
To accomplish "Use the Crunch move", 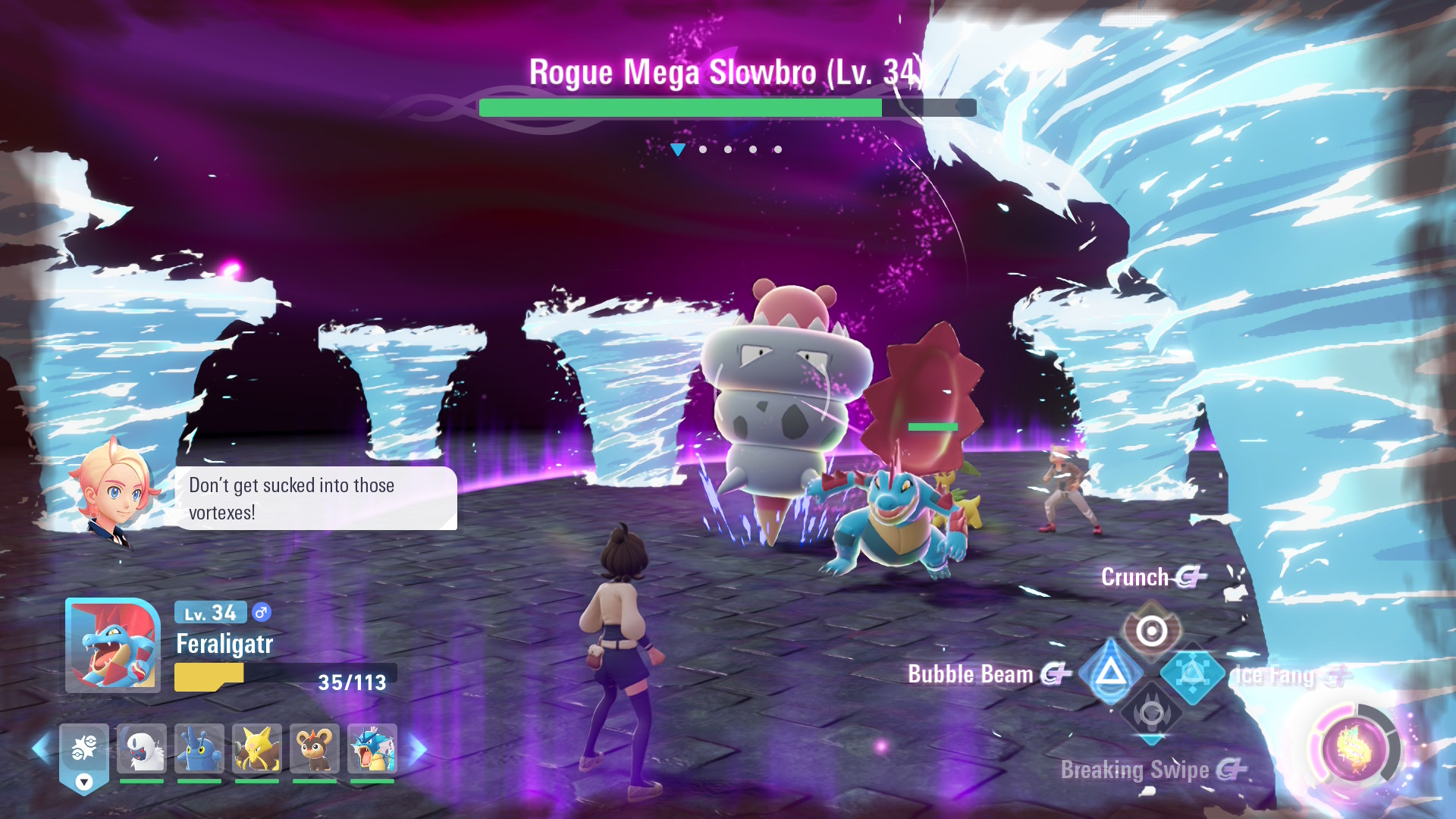I will pyautogui.click(x=1151, y=631).
